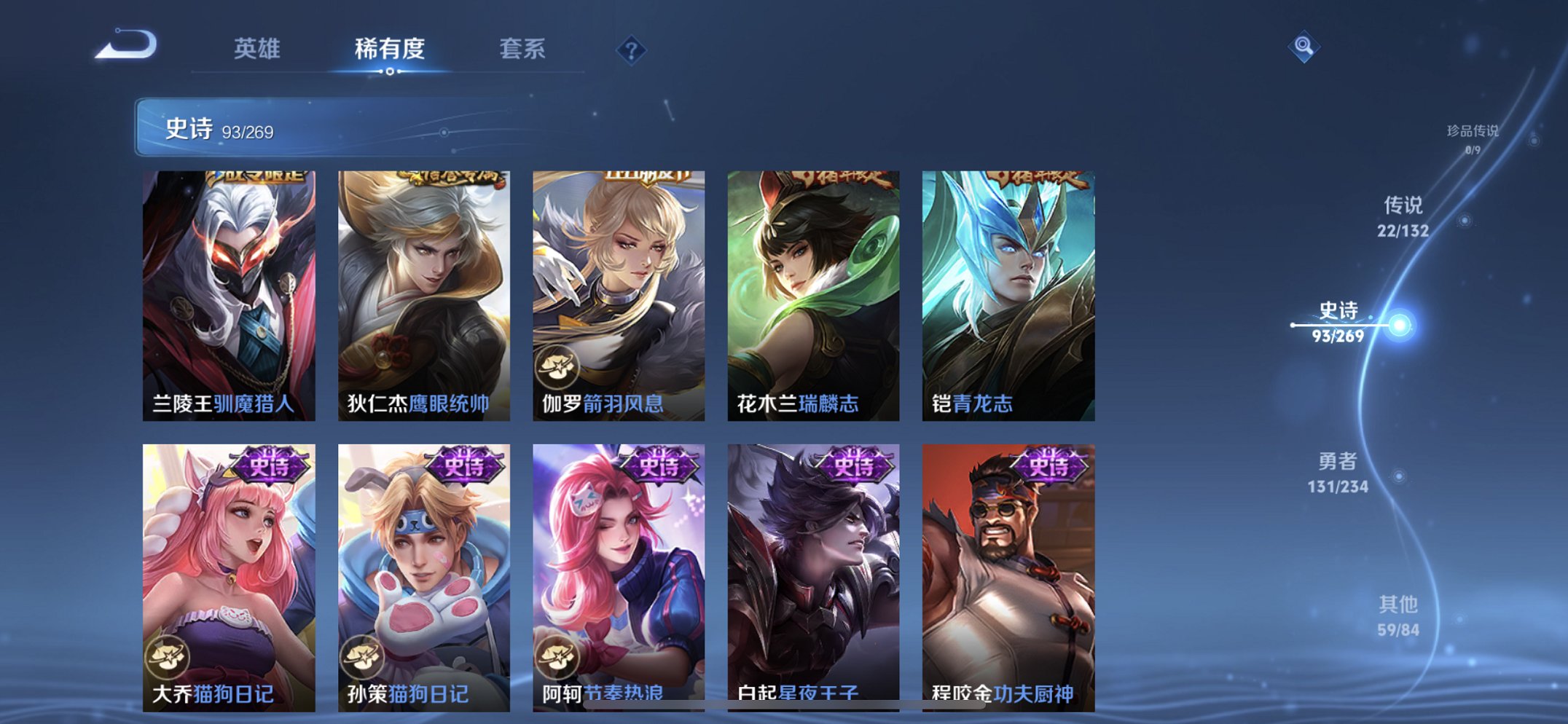
Task: Switch to the 英雄 tab
Action: [x=259, y=50]
